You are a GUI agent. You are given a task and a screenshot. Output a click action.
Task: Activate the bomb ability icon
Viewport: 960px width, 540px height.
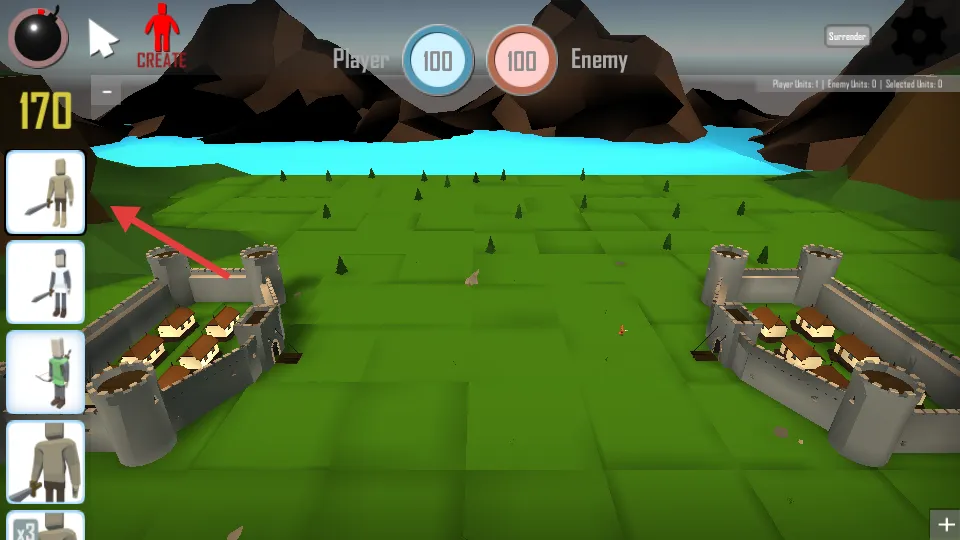click(x=38, y=36)
